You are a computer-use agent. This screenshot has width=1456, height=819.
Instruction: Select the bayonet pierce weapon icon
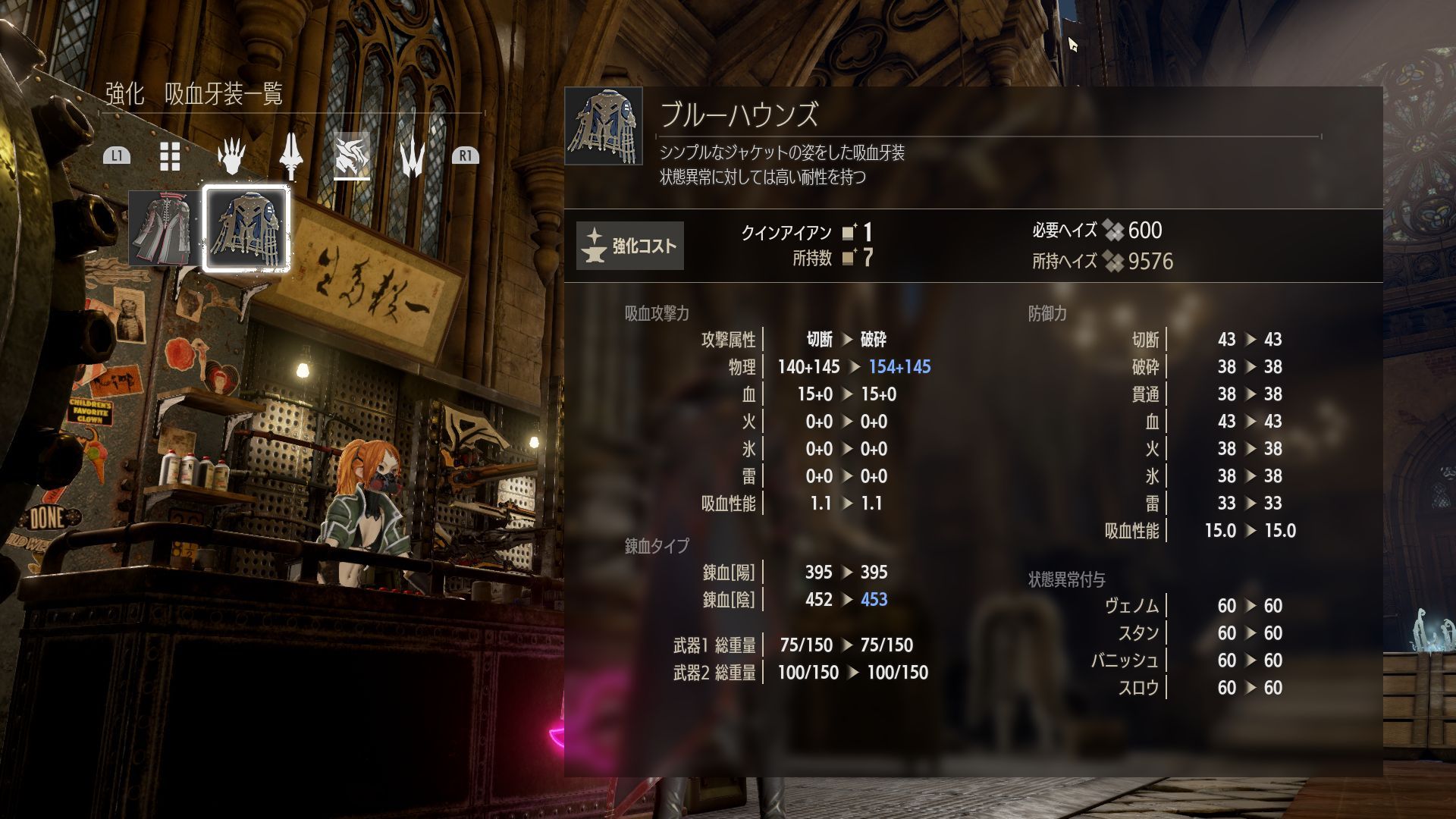coord(290,156)
